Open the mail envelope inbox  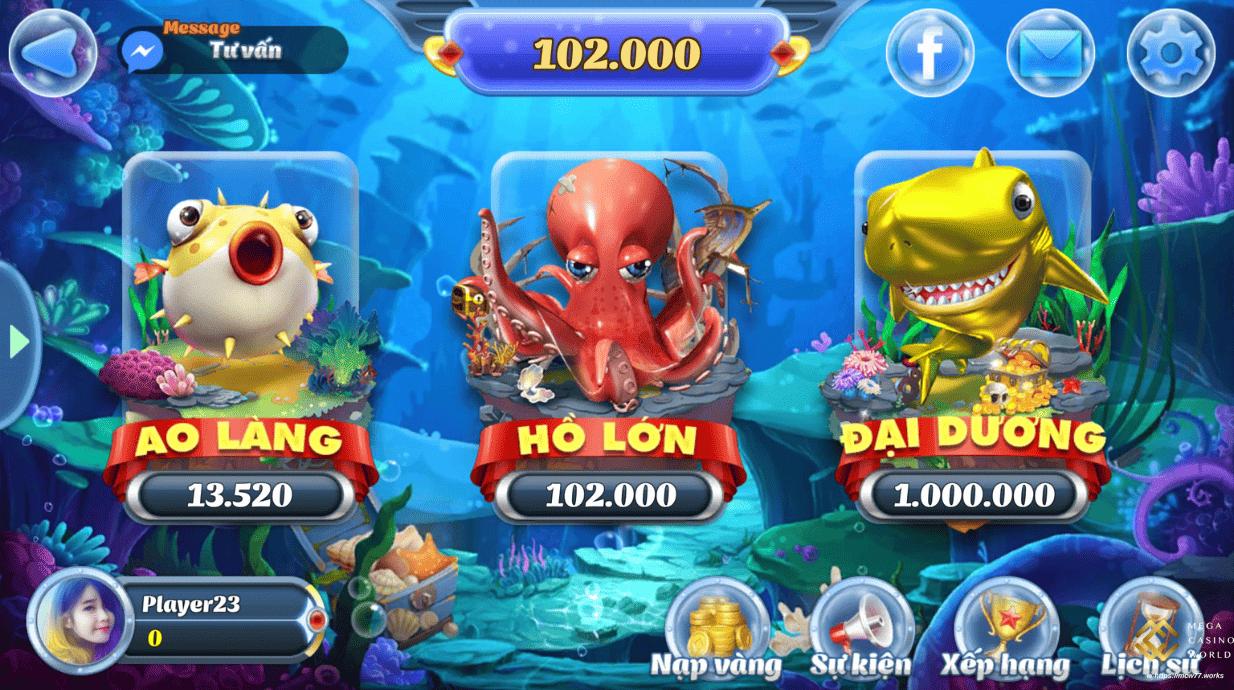(1049, 52)
